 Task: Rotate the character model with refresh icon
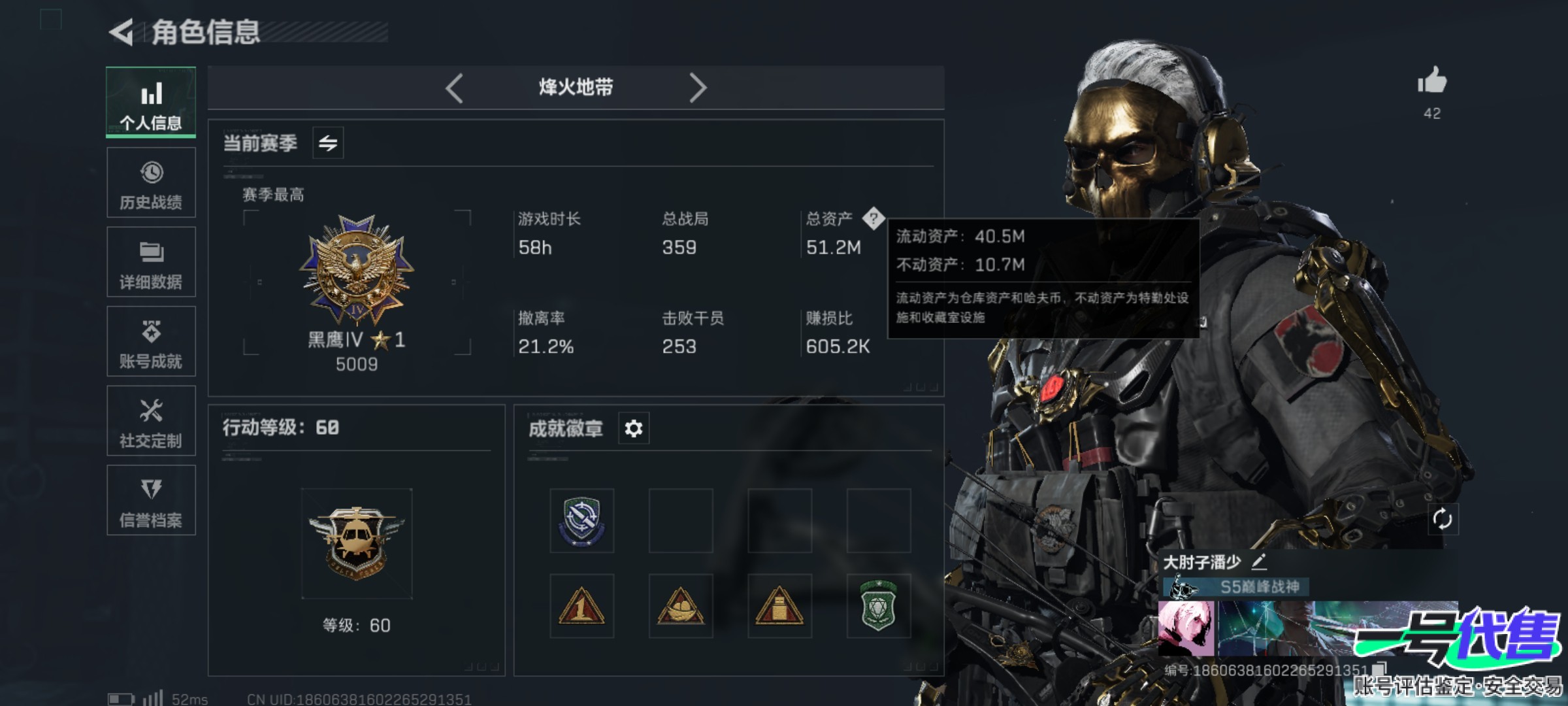tap(1442, 520)
